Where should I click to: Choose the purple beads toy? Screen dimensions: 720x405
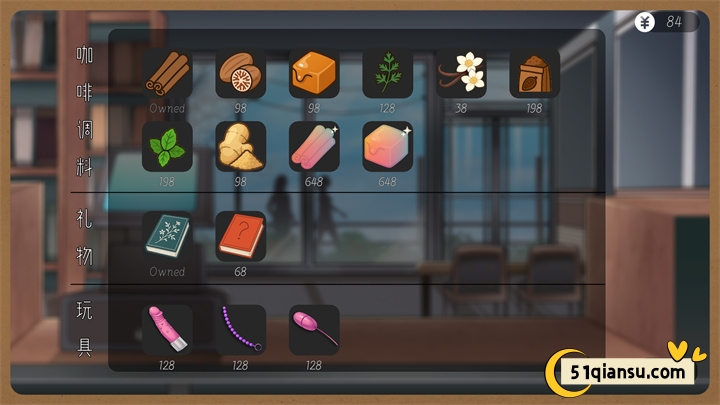(240, 329)
